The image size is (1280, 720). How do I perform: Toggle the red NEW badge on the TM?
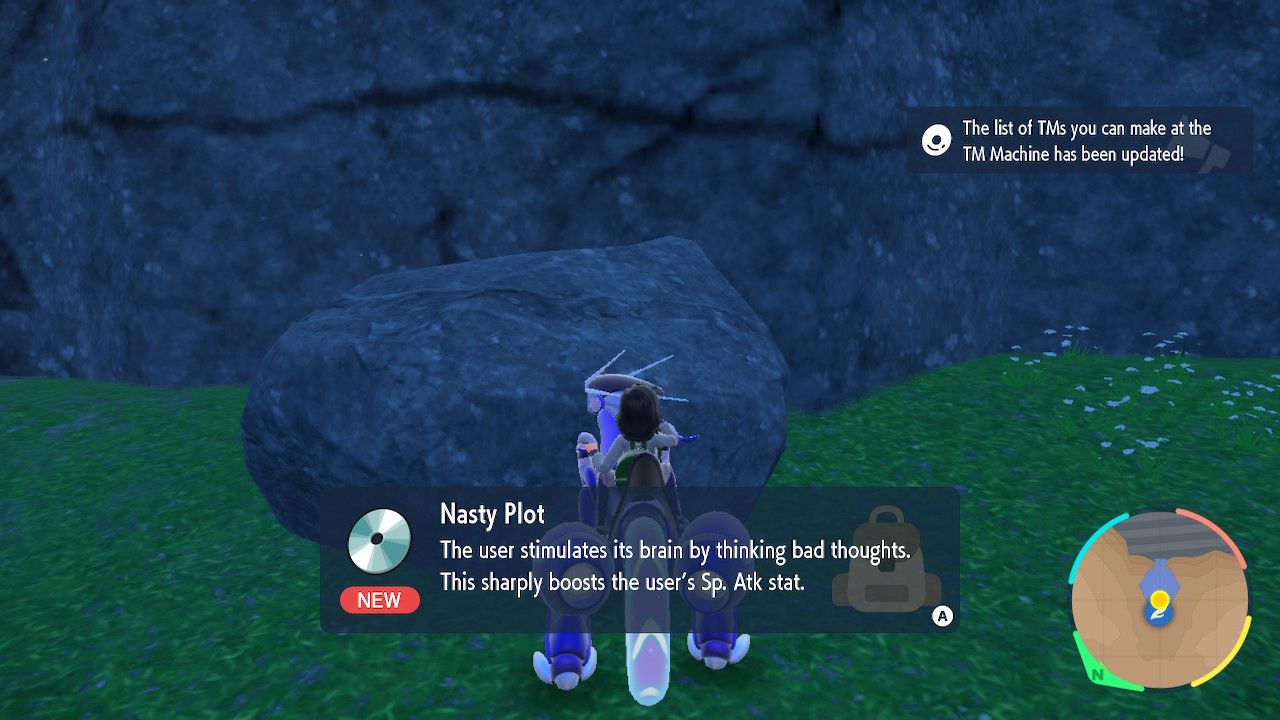click(x=379, y=600)
